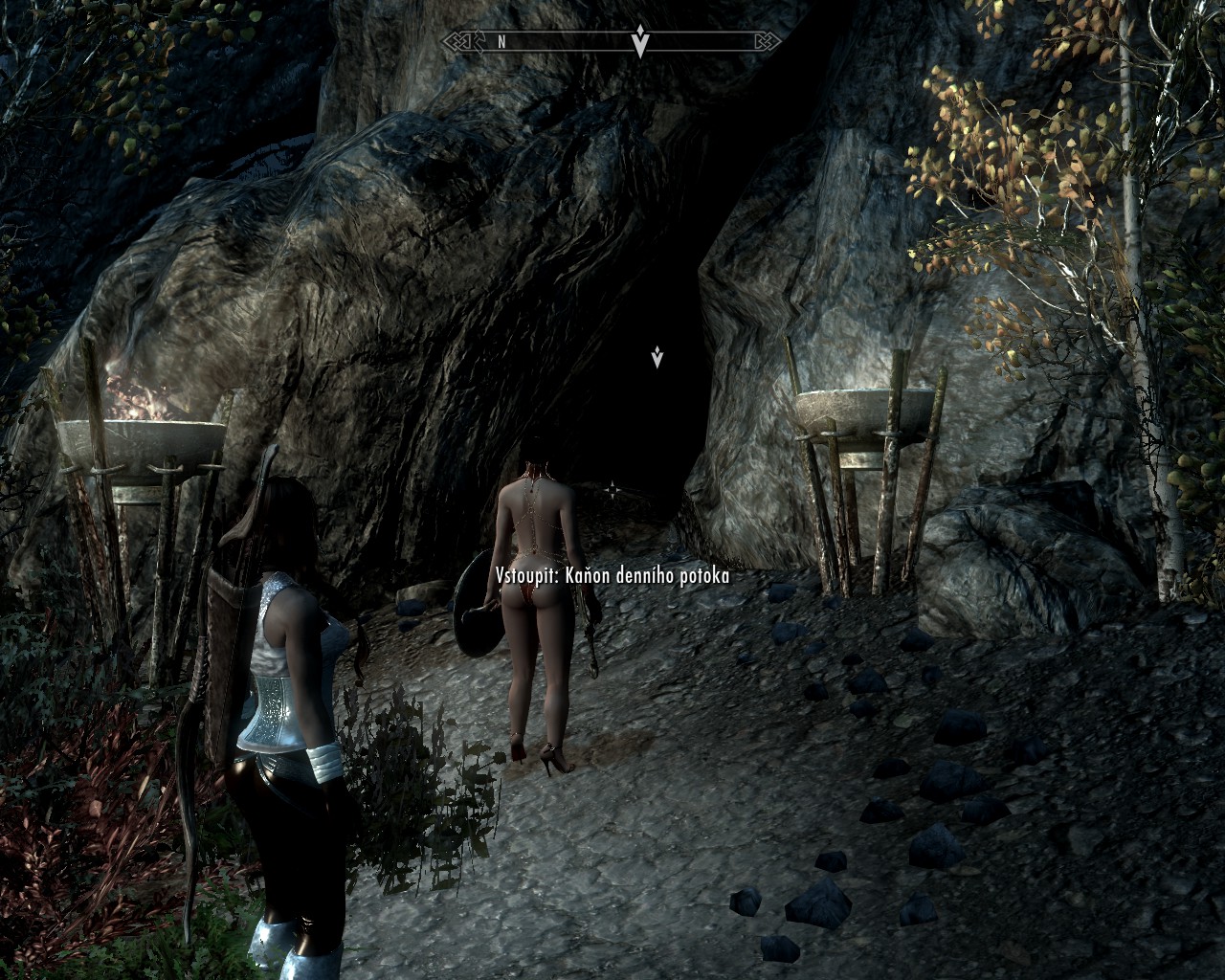Select the quest marker on the compass
The image size is (1225, 980).
point(640,42)
